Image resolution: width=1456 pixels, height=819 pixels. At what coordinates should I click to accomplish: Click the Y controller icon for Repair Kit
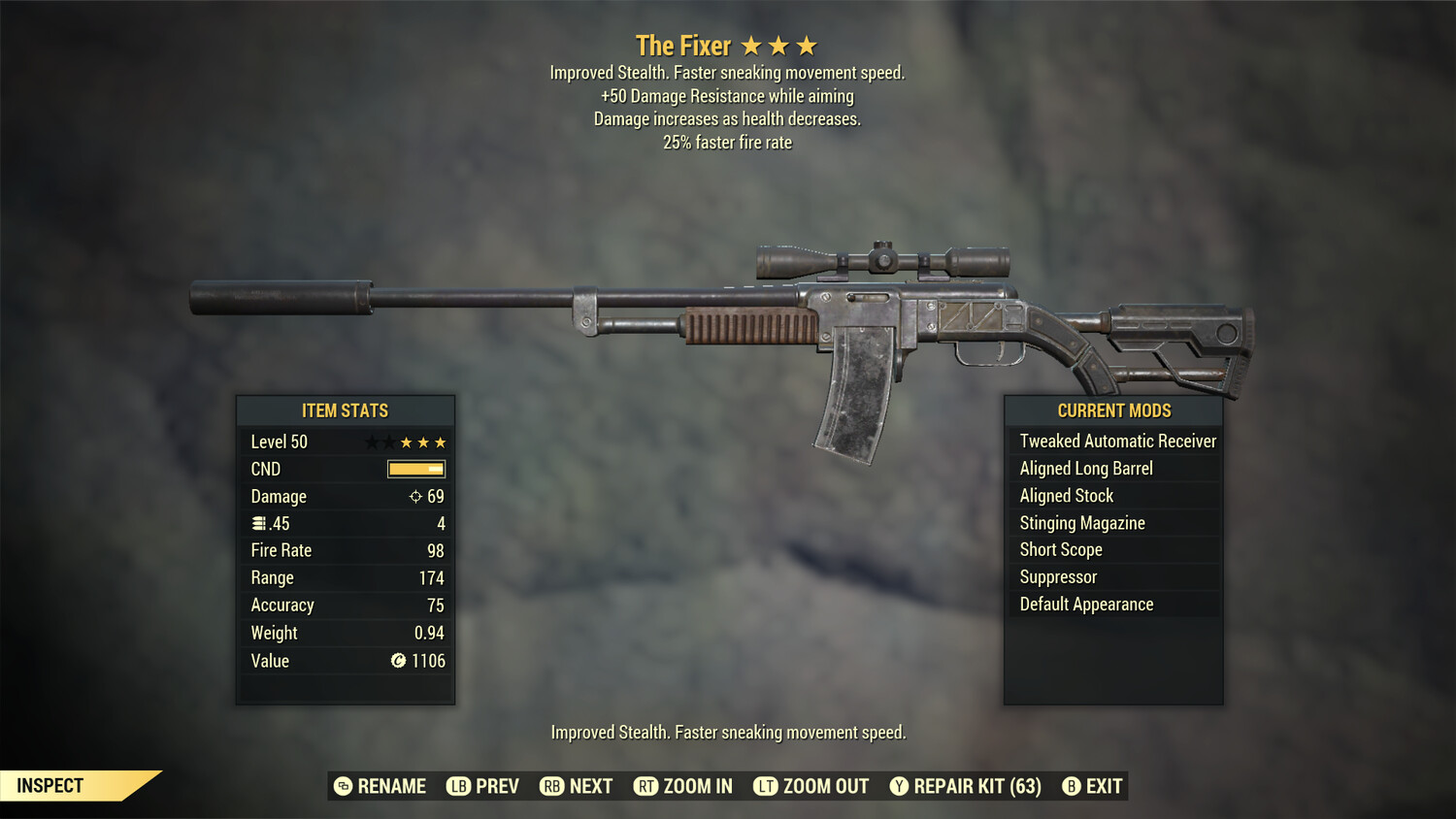(898, 786)
